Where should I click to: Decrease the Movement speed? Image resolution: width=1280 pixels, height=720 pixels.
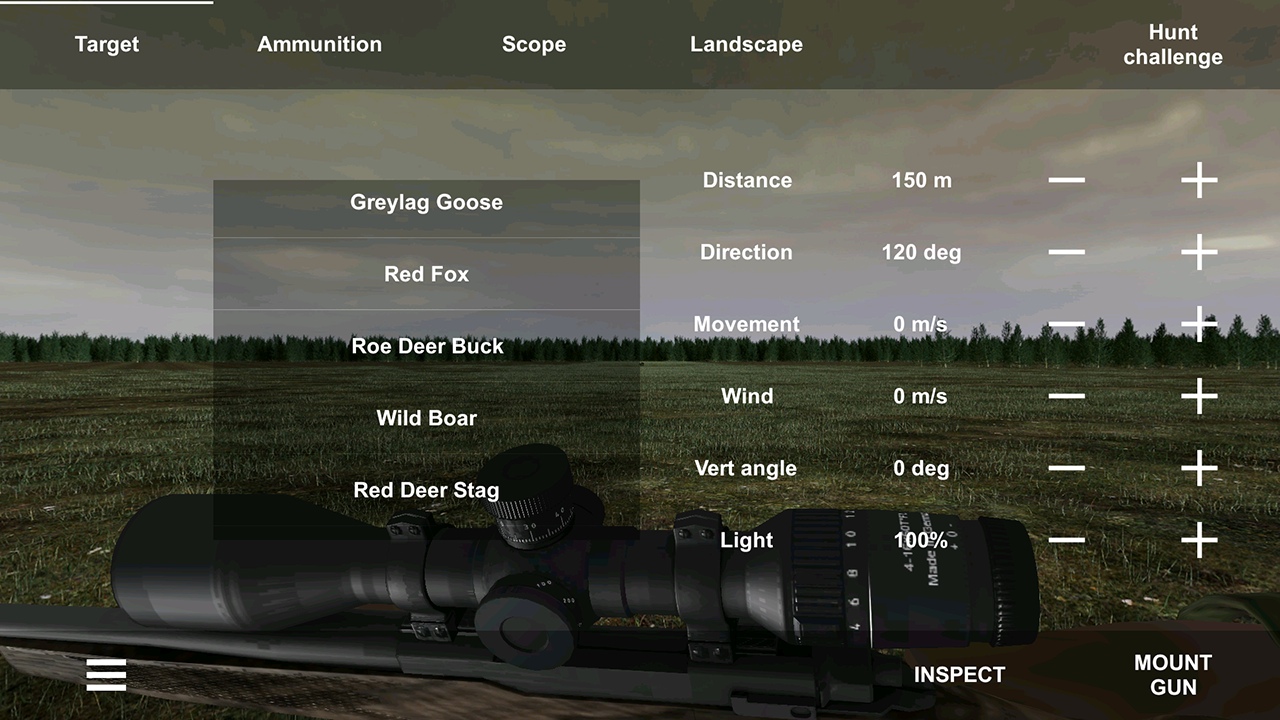click(x=1066, y=325)
